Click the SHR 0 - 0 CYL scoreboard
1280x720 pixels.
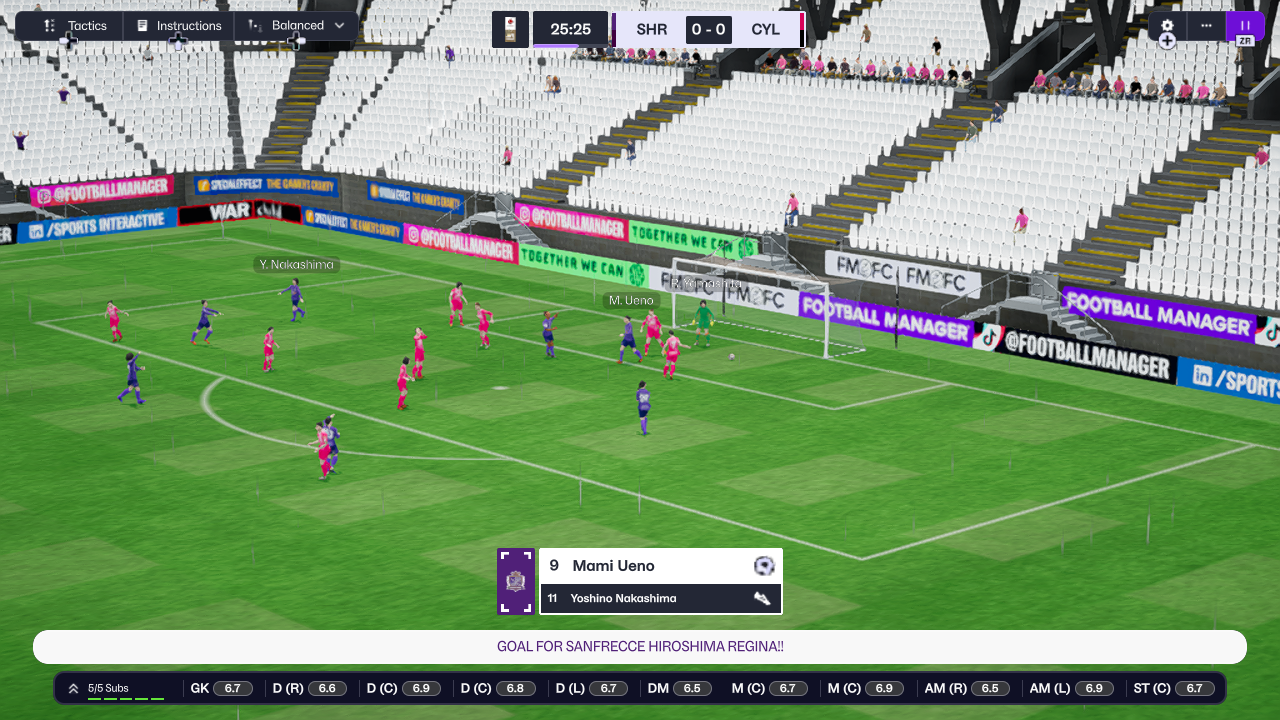[x=708, y=30]
